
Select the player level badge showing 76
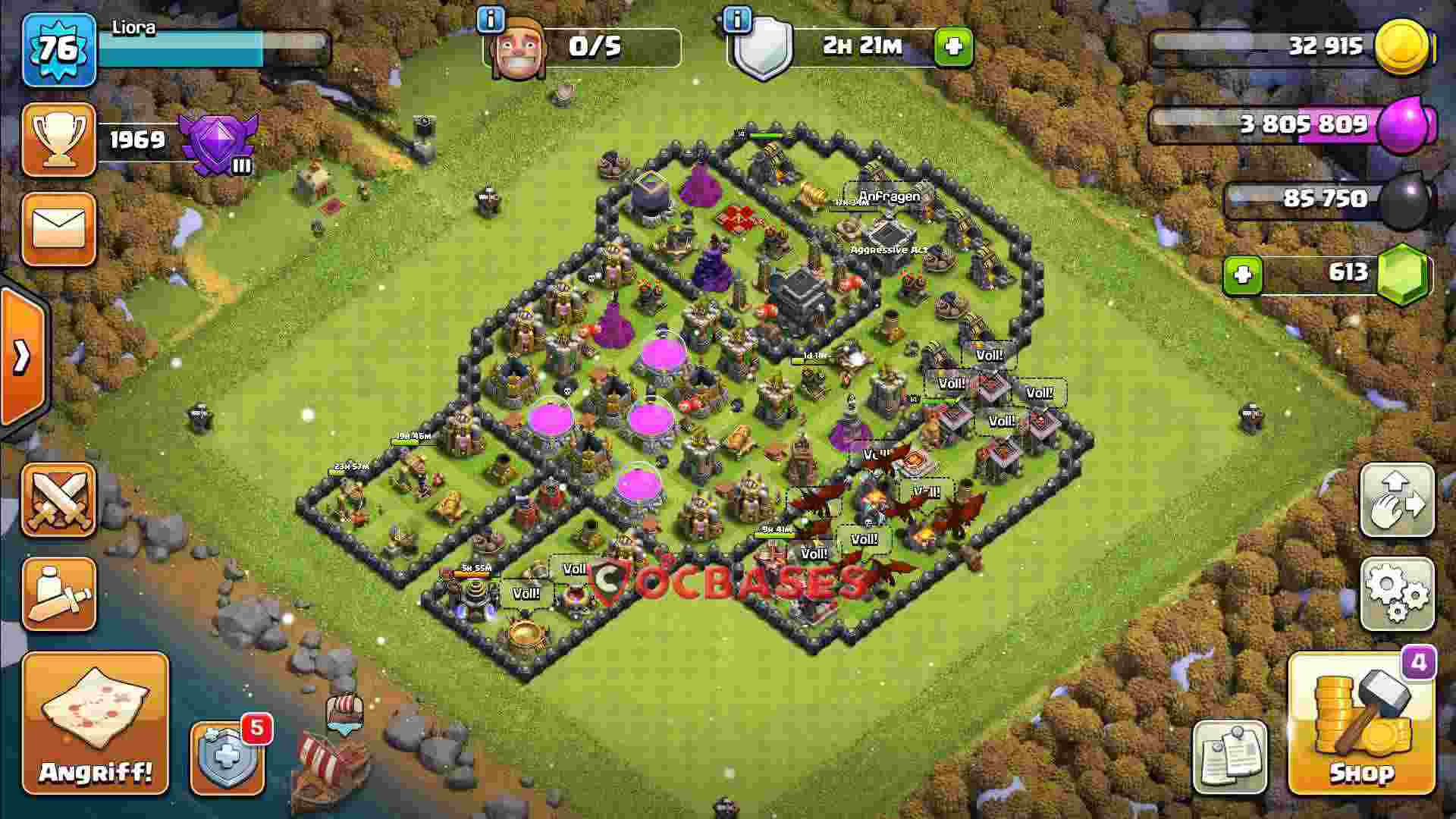point(59,47)
